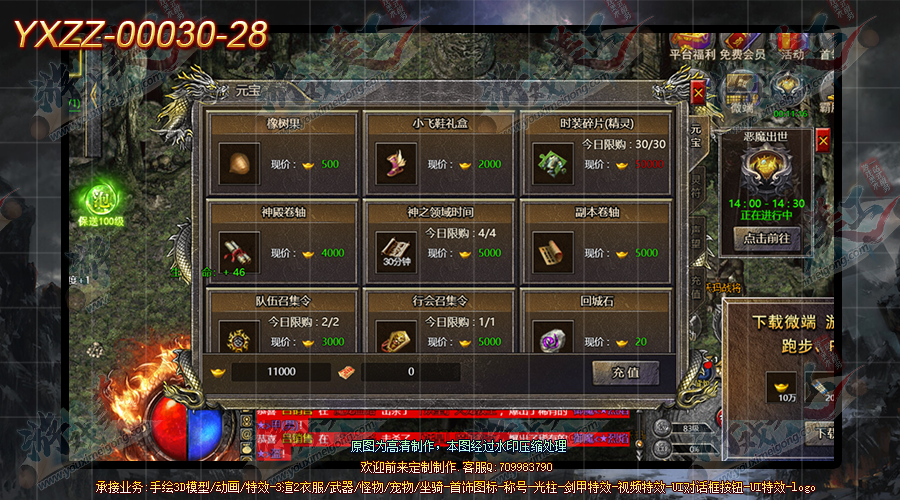Select the 橡树果 shop item
This screenshot has width=900, height=500.
pos(239,164)
